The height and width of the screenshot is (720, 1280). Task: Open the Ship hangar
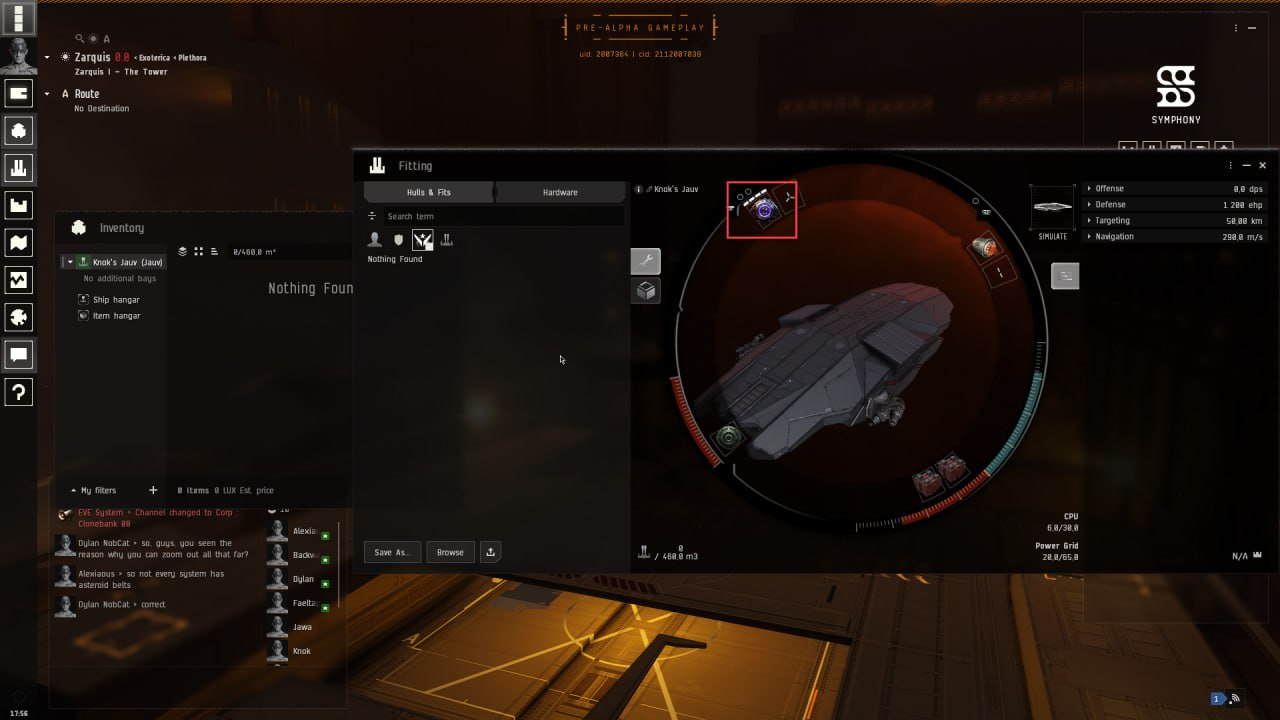point(116,300)
